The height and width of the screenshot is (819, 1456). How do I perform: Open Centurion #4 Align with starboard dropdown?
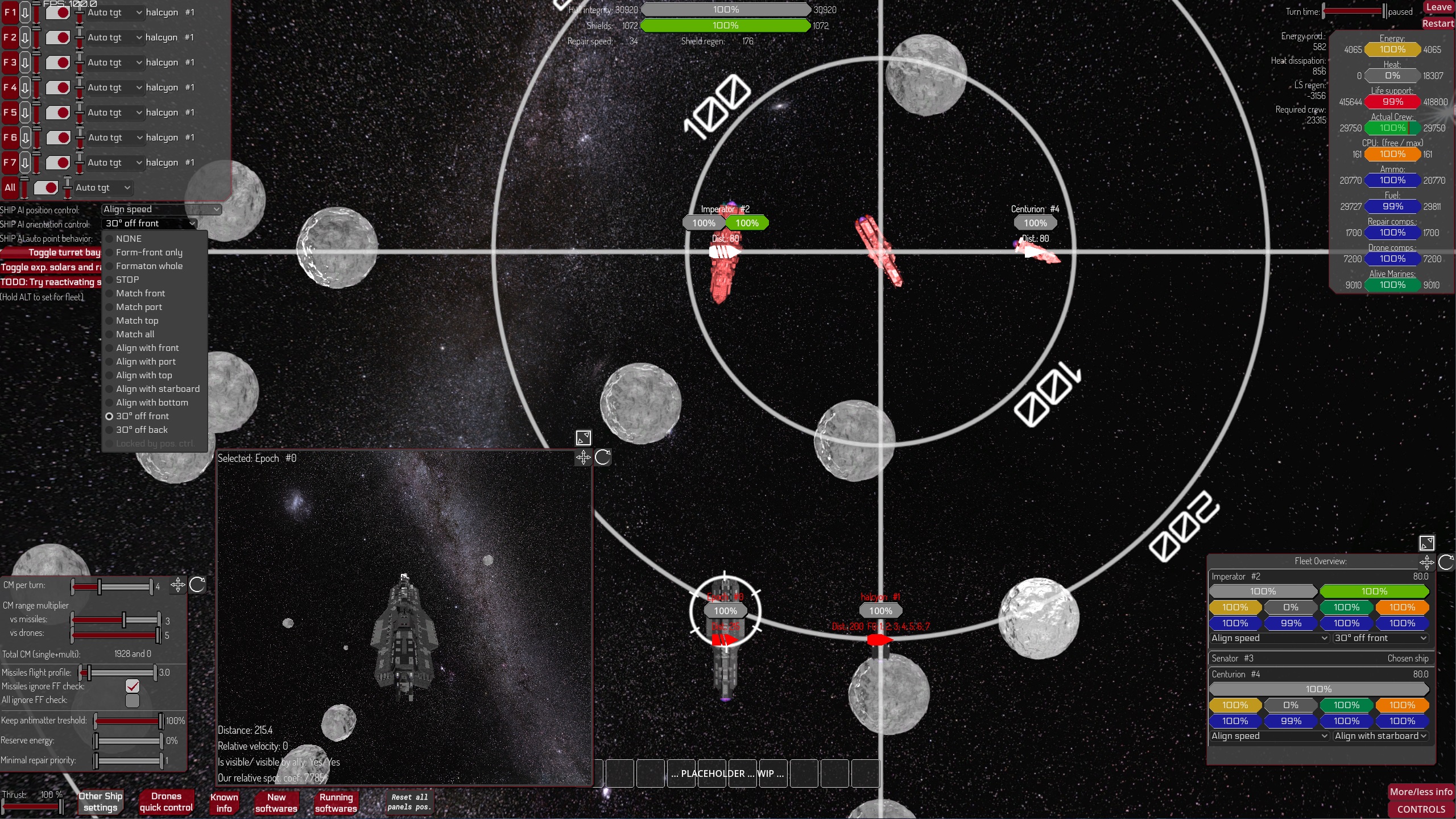pos(1380,736)
